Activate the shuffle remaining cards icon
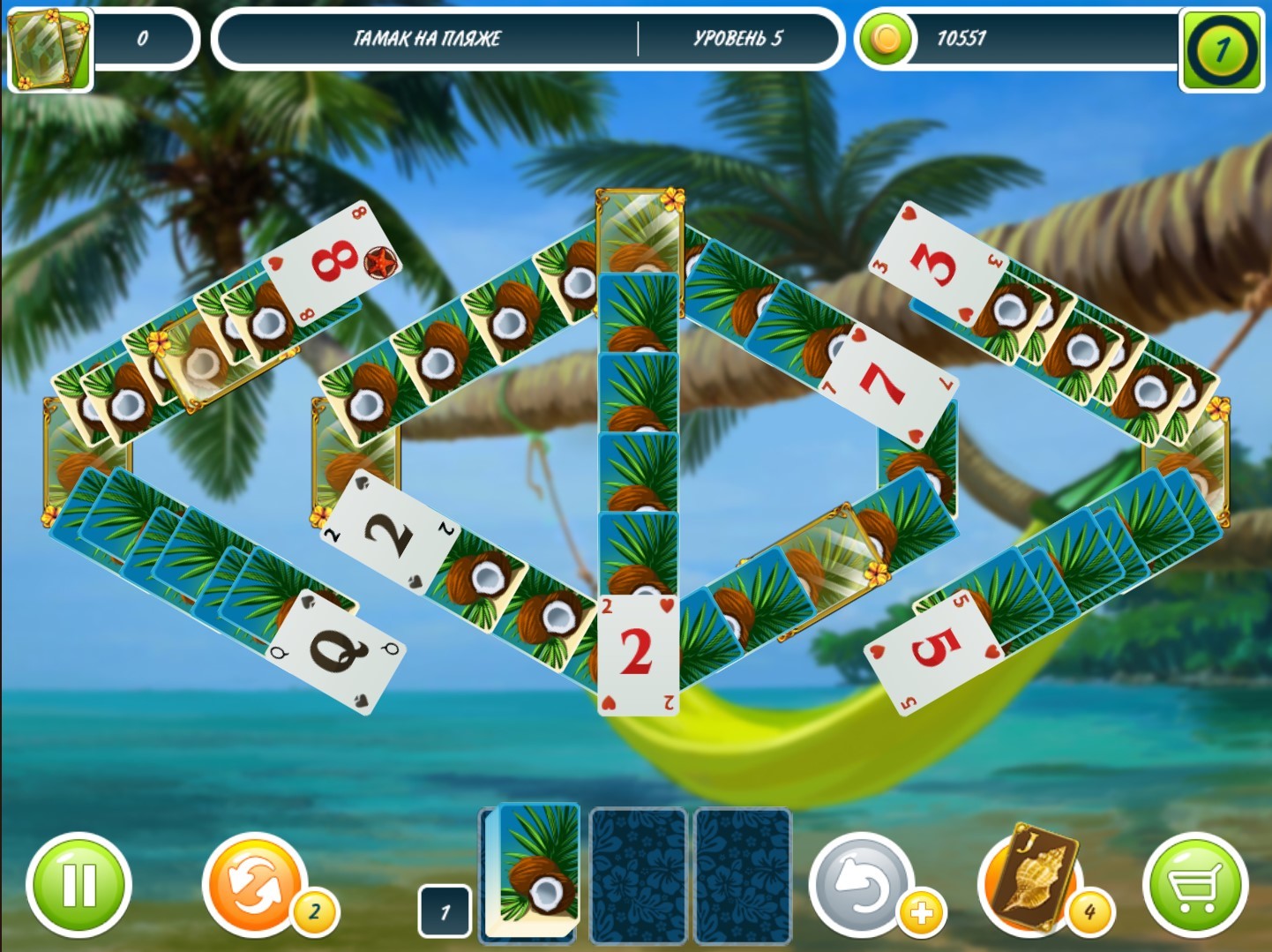Screen dimensions: 1272x952 tap(256, 884)
